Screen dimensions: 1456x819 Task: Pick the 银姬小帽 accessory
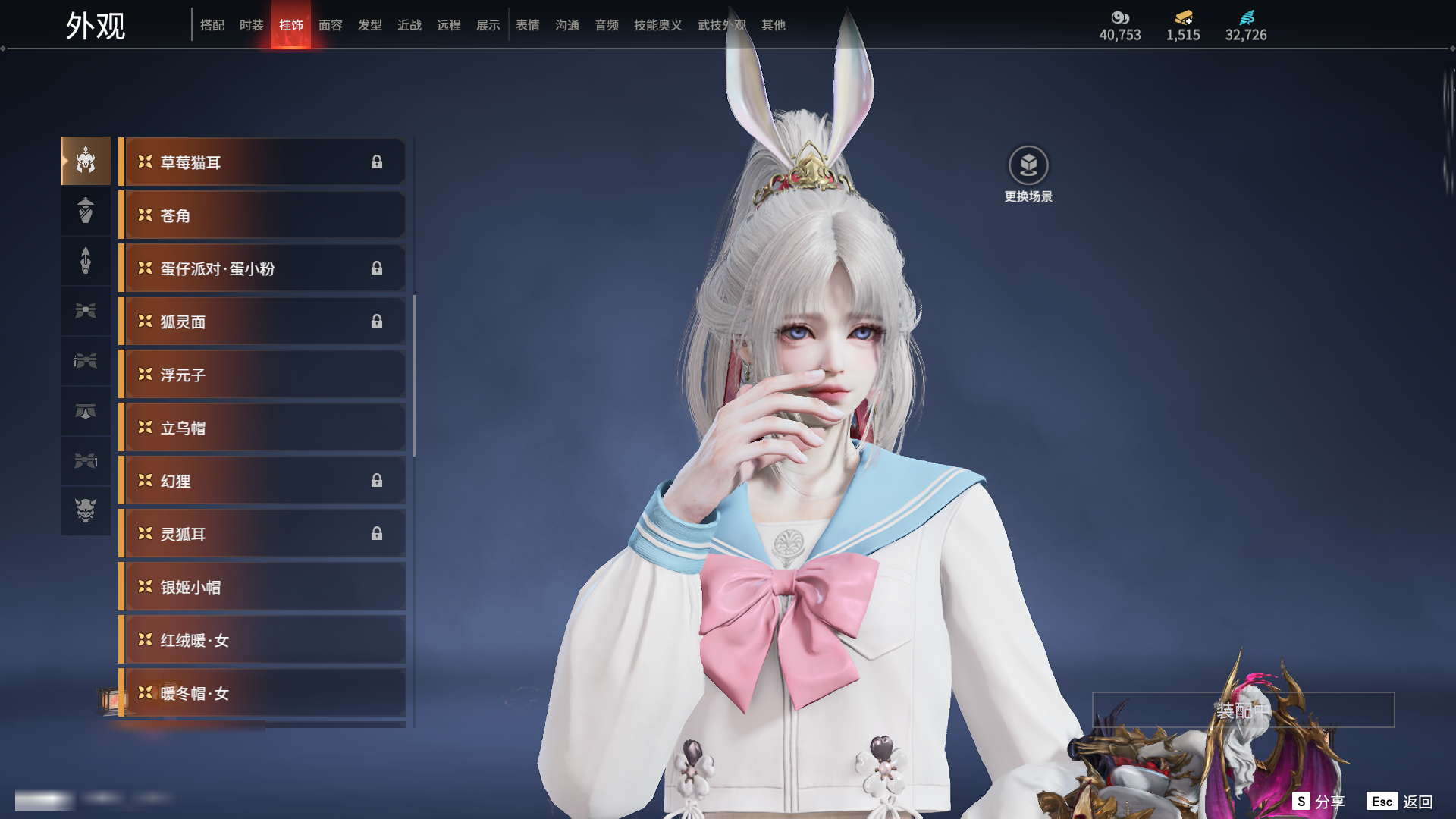pyautogui.click(x=262, y=587)
